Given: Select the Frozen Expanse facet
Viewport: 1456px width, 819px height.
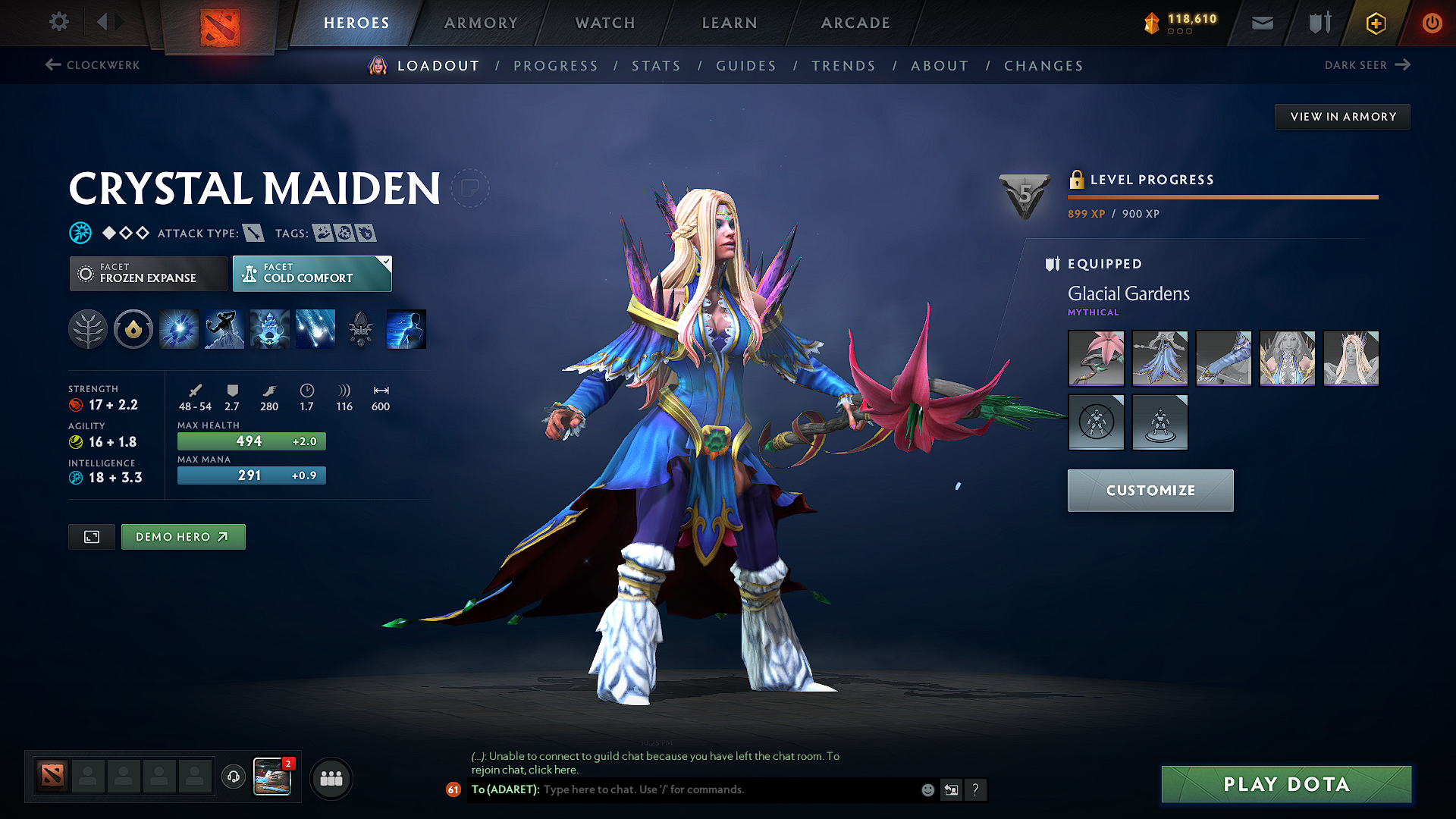Looking at the screenshot, I should [148, 273].
